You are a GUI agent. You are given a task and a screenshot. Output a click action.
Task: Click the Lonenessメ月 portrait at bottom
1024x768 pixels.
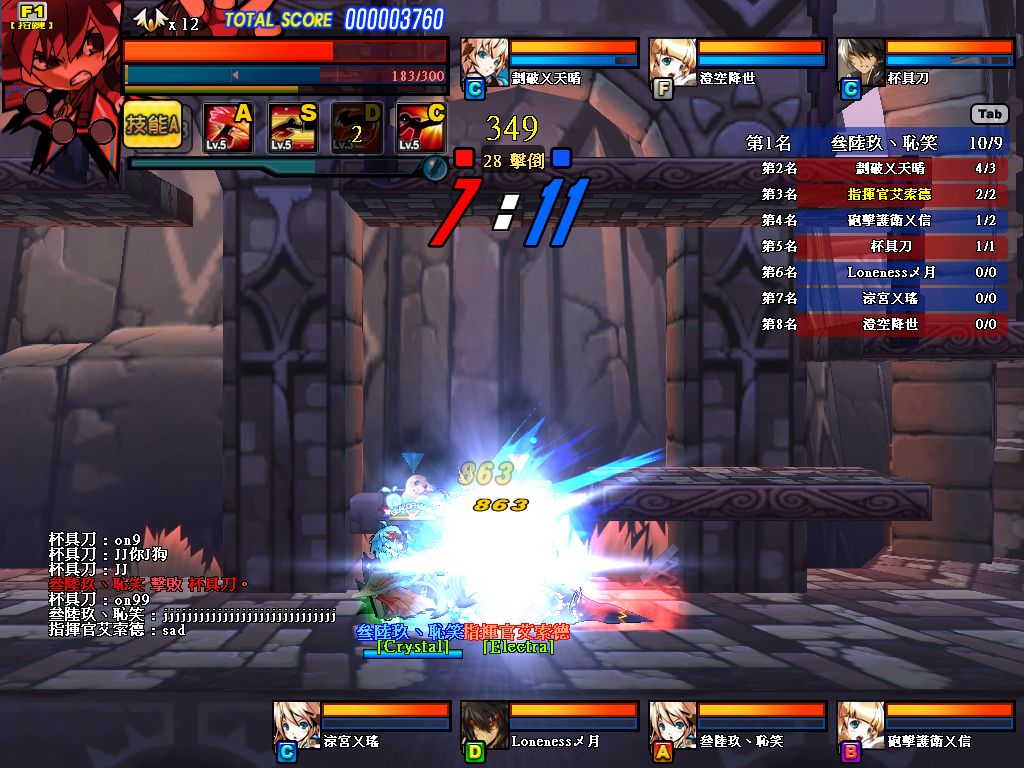point(484,726)
